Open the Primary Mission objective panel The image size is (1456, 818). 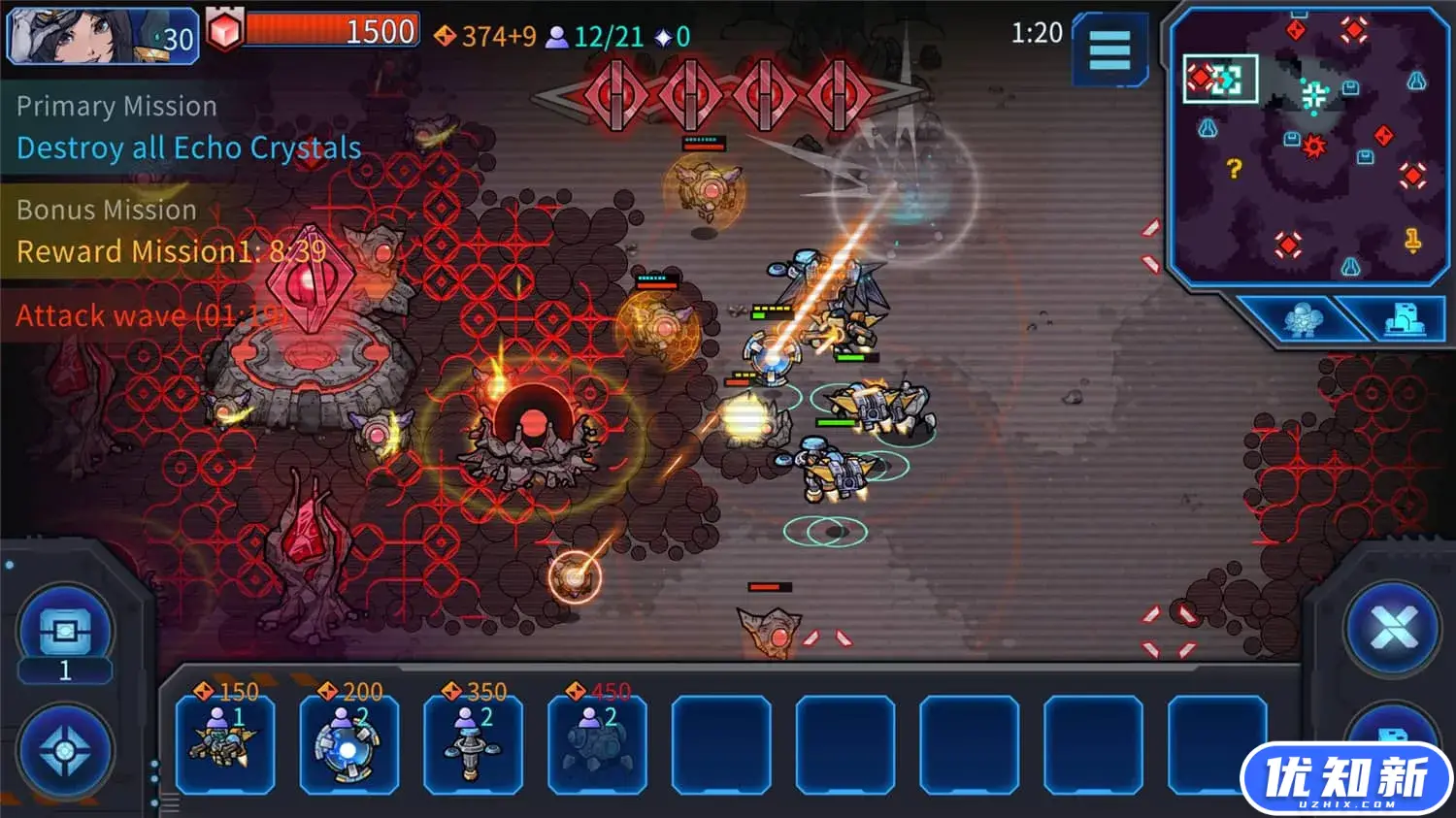pyautogui.click(x=188, y=128)
